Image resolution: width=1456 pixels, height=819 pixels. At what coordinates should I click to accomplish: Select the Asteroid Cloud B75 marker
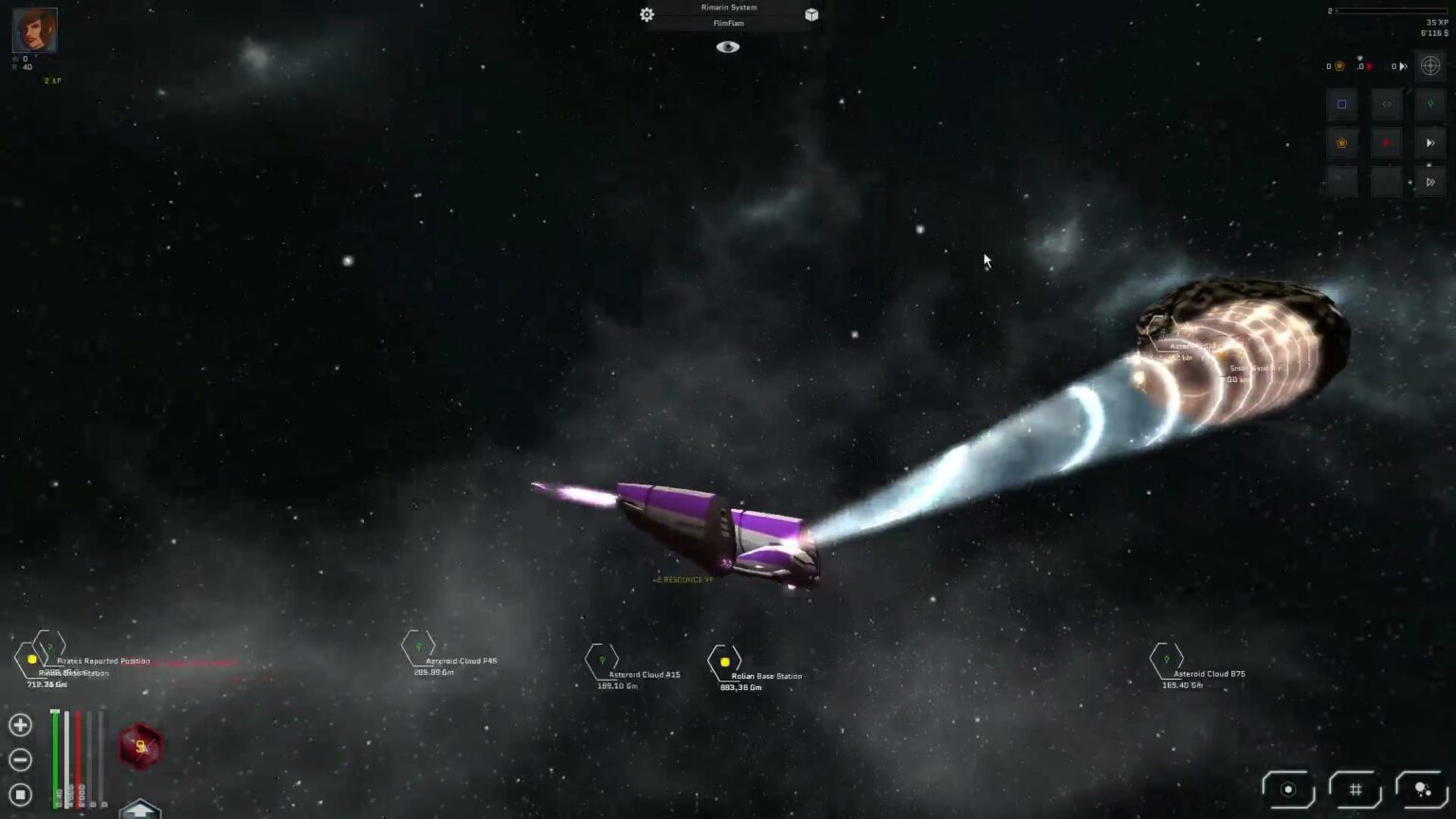pos(1166,660)
